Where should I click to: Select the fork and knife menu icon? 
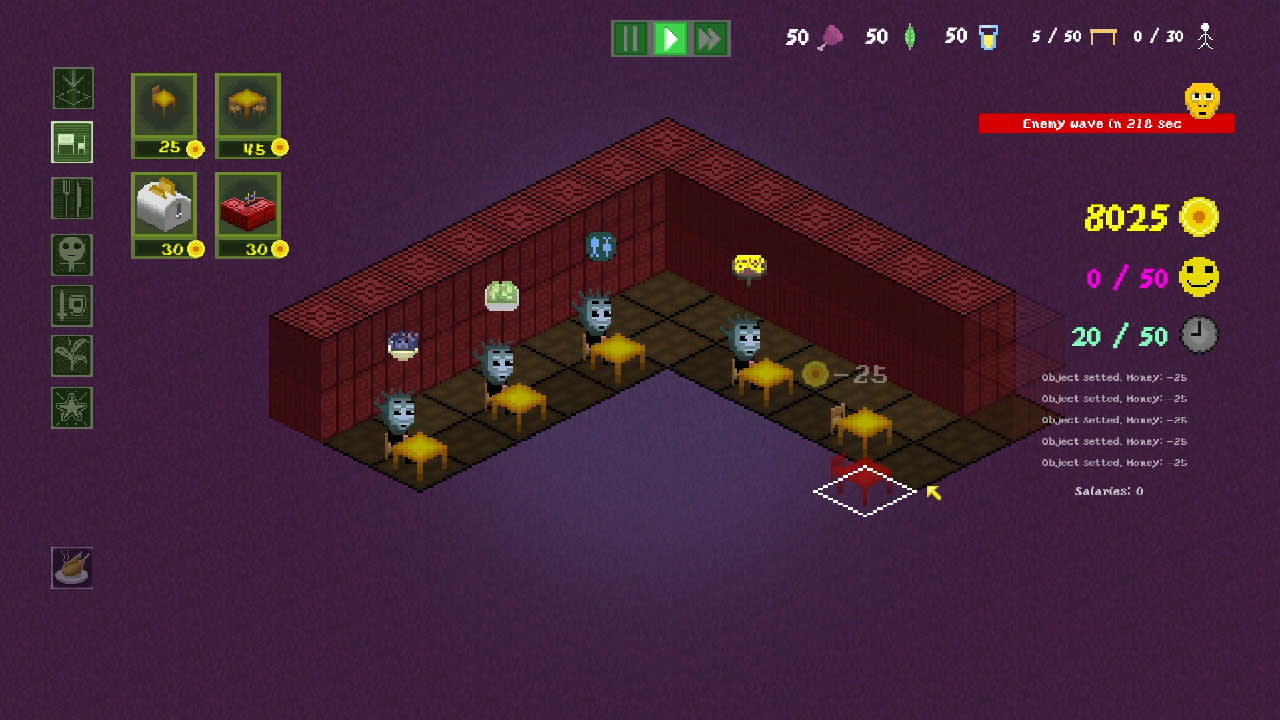tap(71, 198)
